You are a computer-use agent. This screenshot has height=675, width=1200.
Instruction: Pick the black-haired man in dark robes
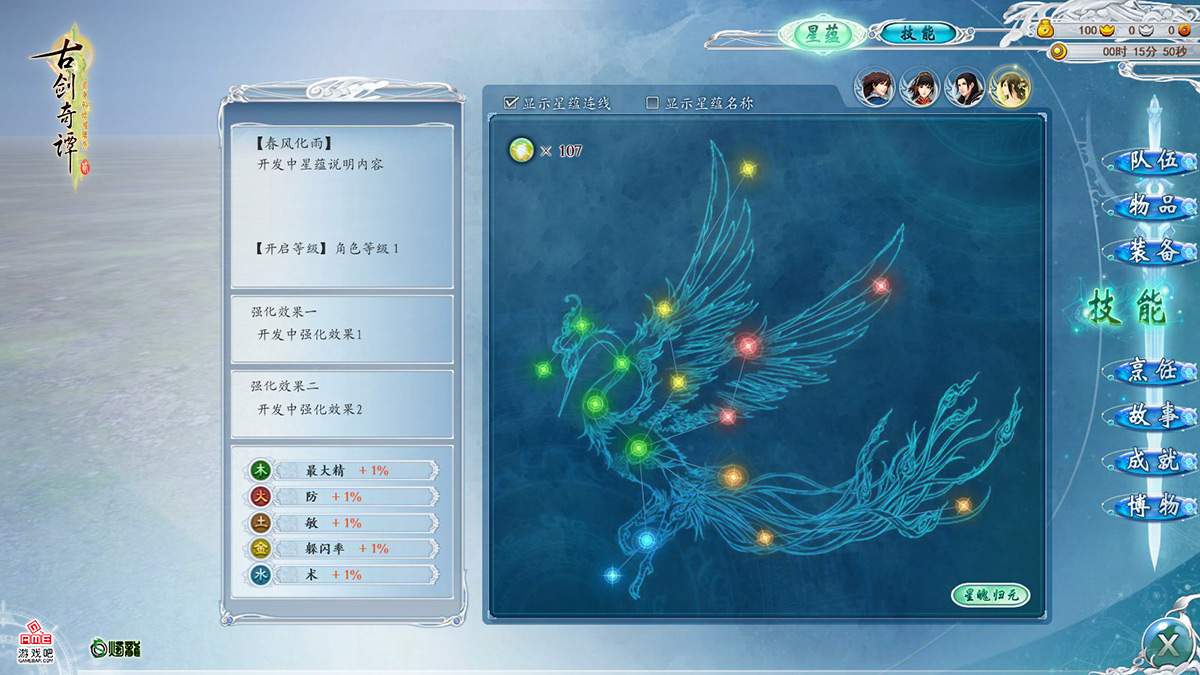964,88
